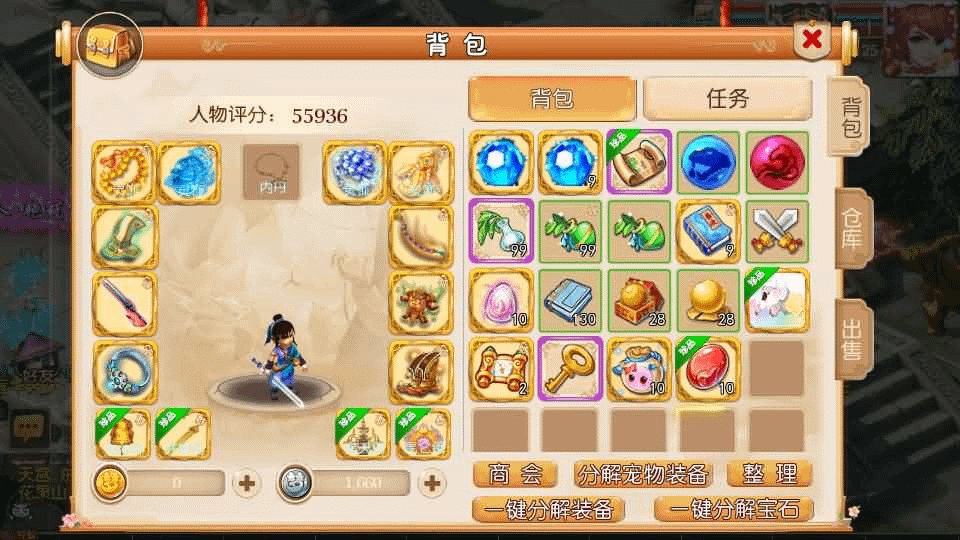
Task: Close the backpack window
Action: tap(813, 40)
